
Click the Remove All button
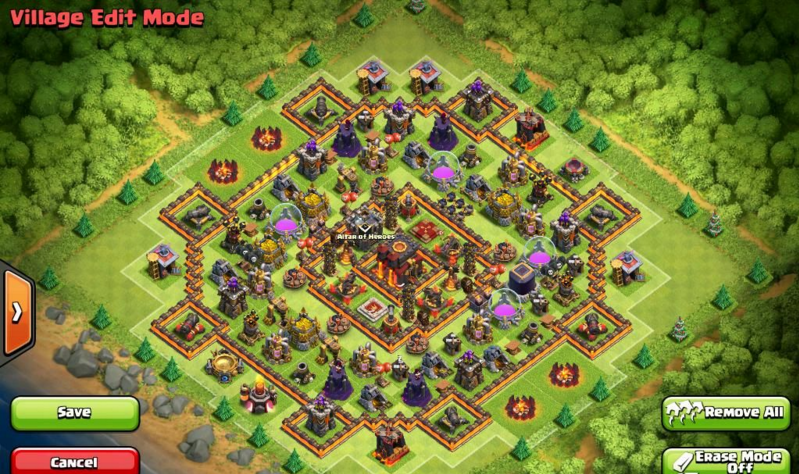pyautogui.click(x=725, y=412)
